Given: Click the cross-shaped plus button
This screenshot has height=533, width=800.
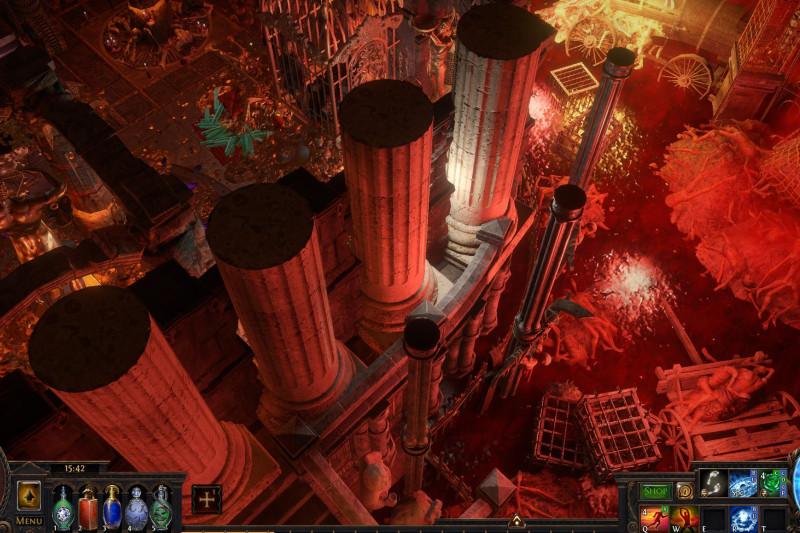Looking at the screenshot, I should (207, 499).
